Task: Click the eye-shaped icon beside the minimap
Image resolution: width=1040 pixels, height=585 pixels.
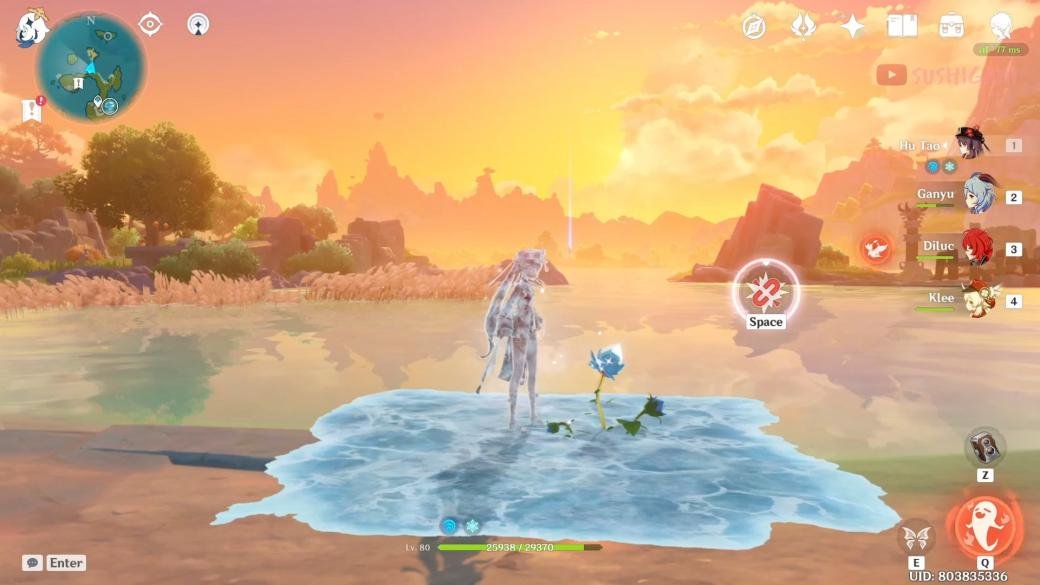Action: click(150, 24)
